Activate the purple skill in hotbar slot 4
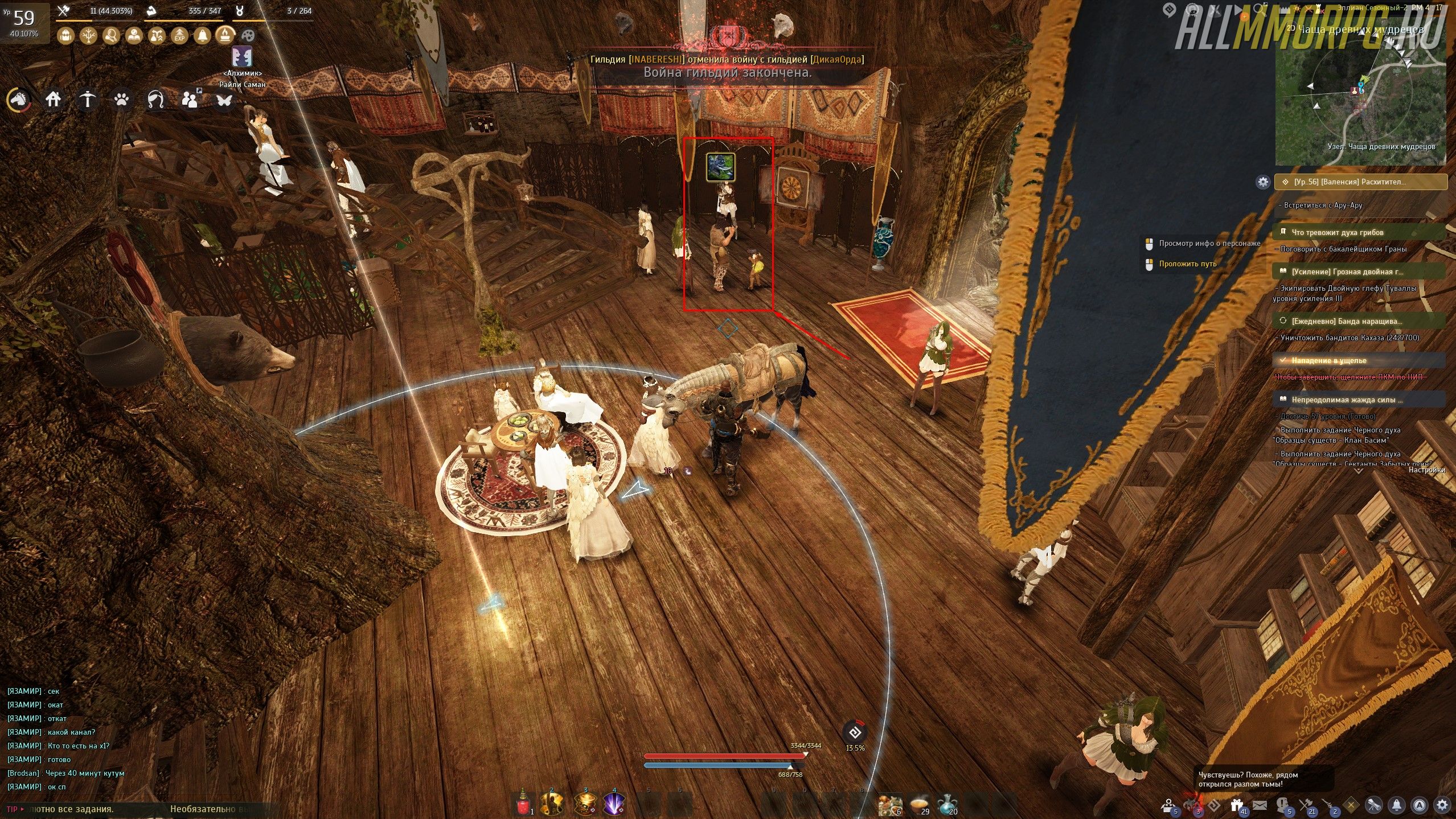The width and height of the screenshot is (1456, 819). (x=613, y=804)
